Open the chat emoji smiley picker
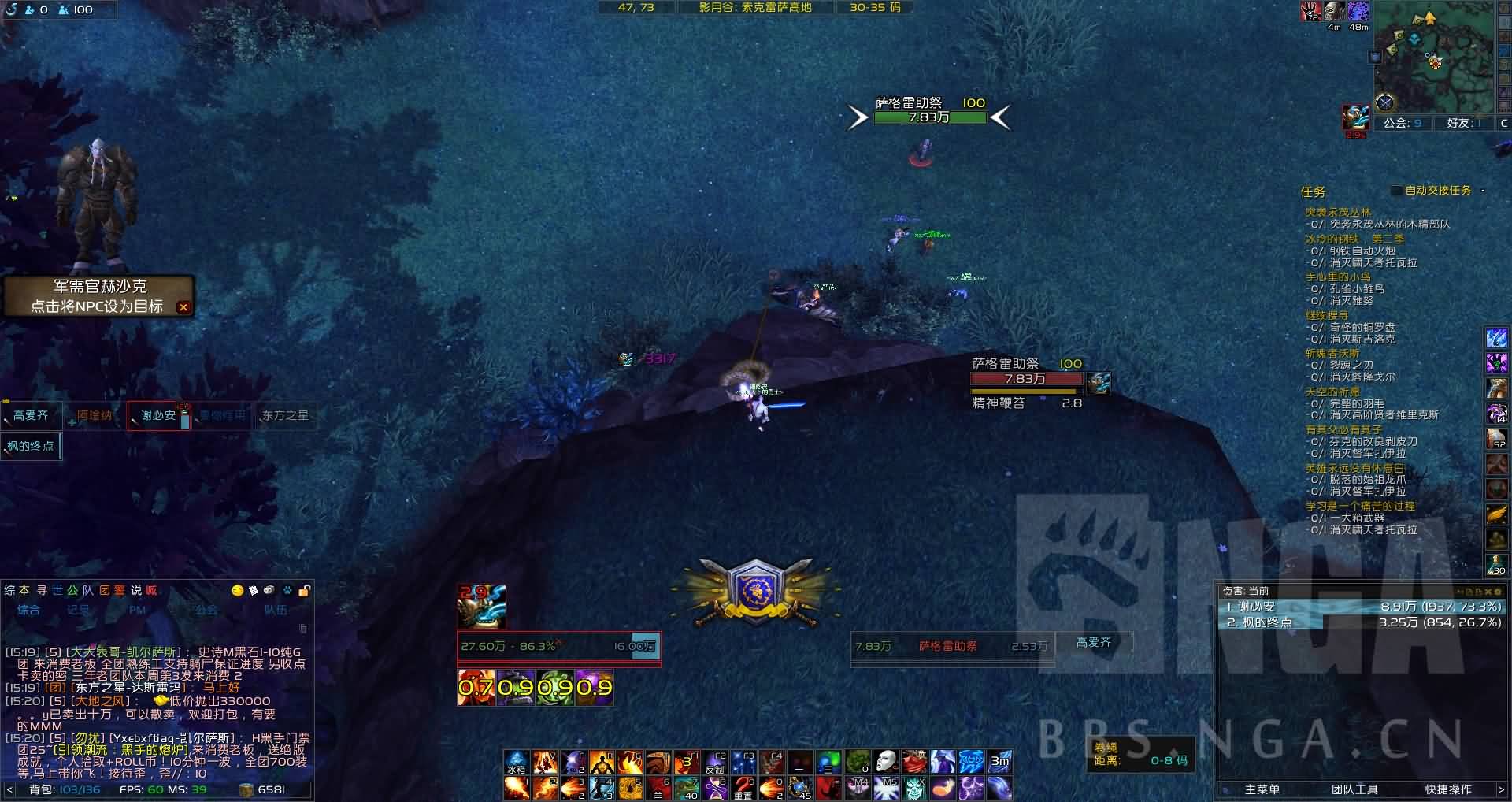 click(x=237, y=590)
